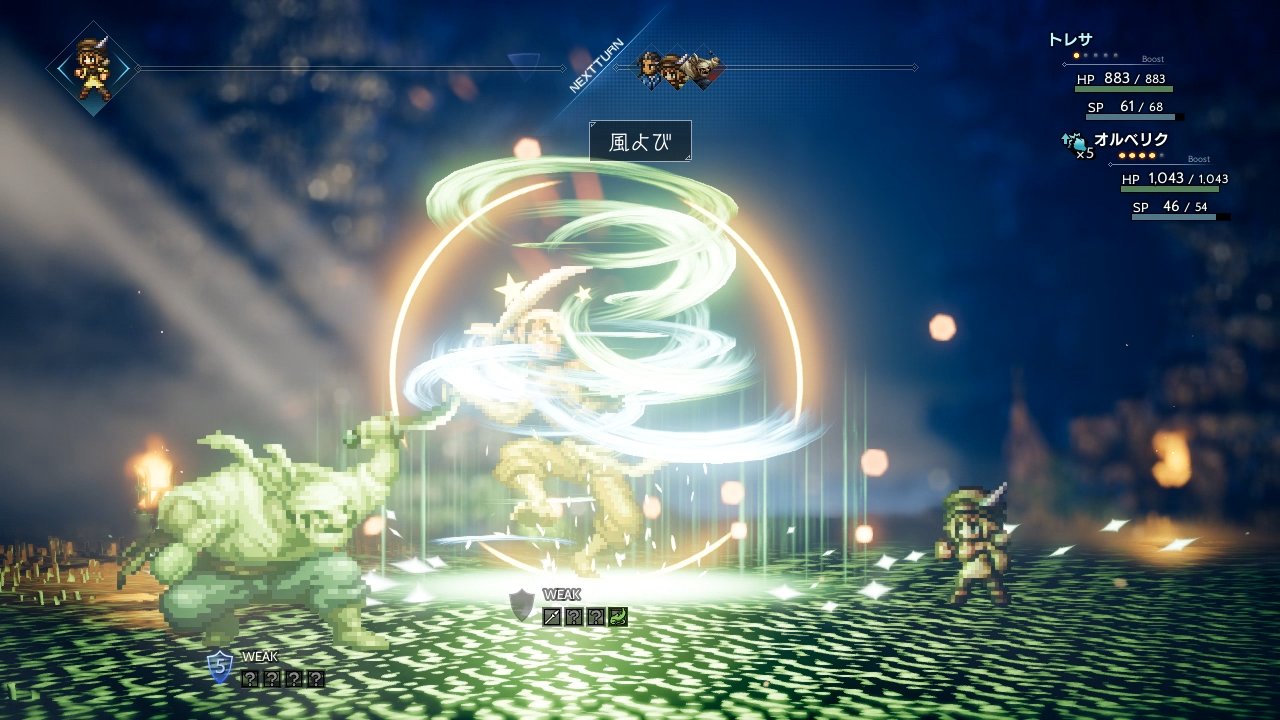Viewport: 1280px width, 720px height.
Task: Select the hatted Tressa portrait in the next-turn queue
Action: pyautogui.click(x=676, y=68)
